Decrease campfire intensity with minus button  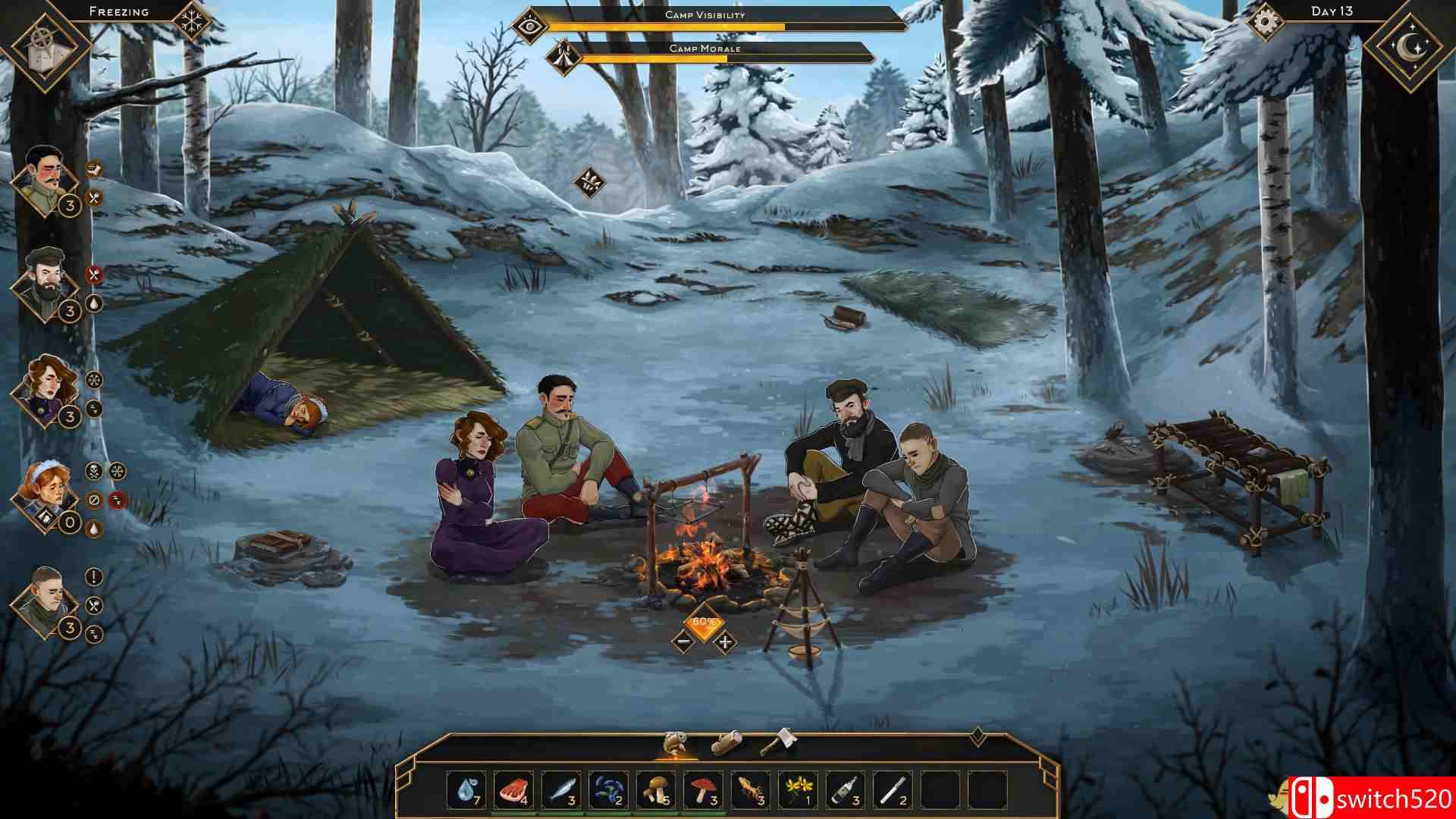[x=682, y=642]
